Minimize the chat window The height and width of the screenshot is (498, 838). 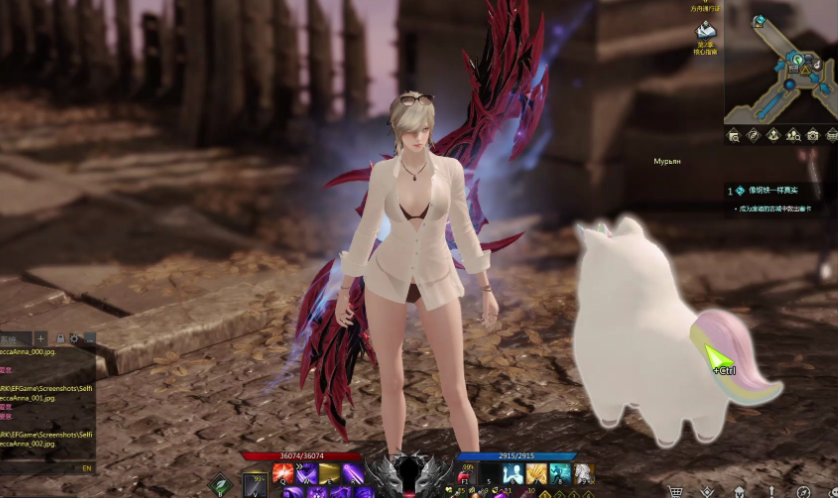(89, 339)
